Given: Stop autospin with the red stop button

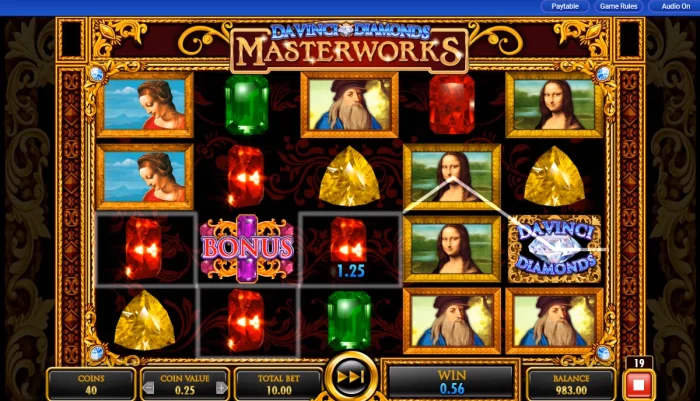Looking at the screenshot, I should point(637,384).
